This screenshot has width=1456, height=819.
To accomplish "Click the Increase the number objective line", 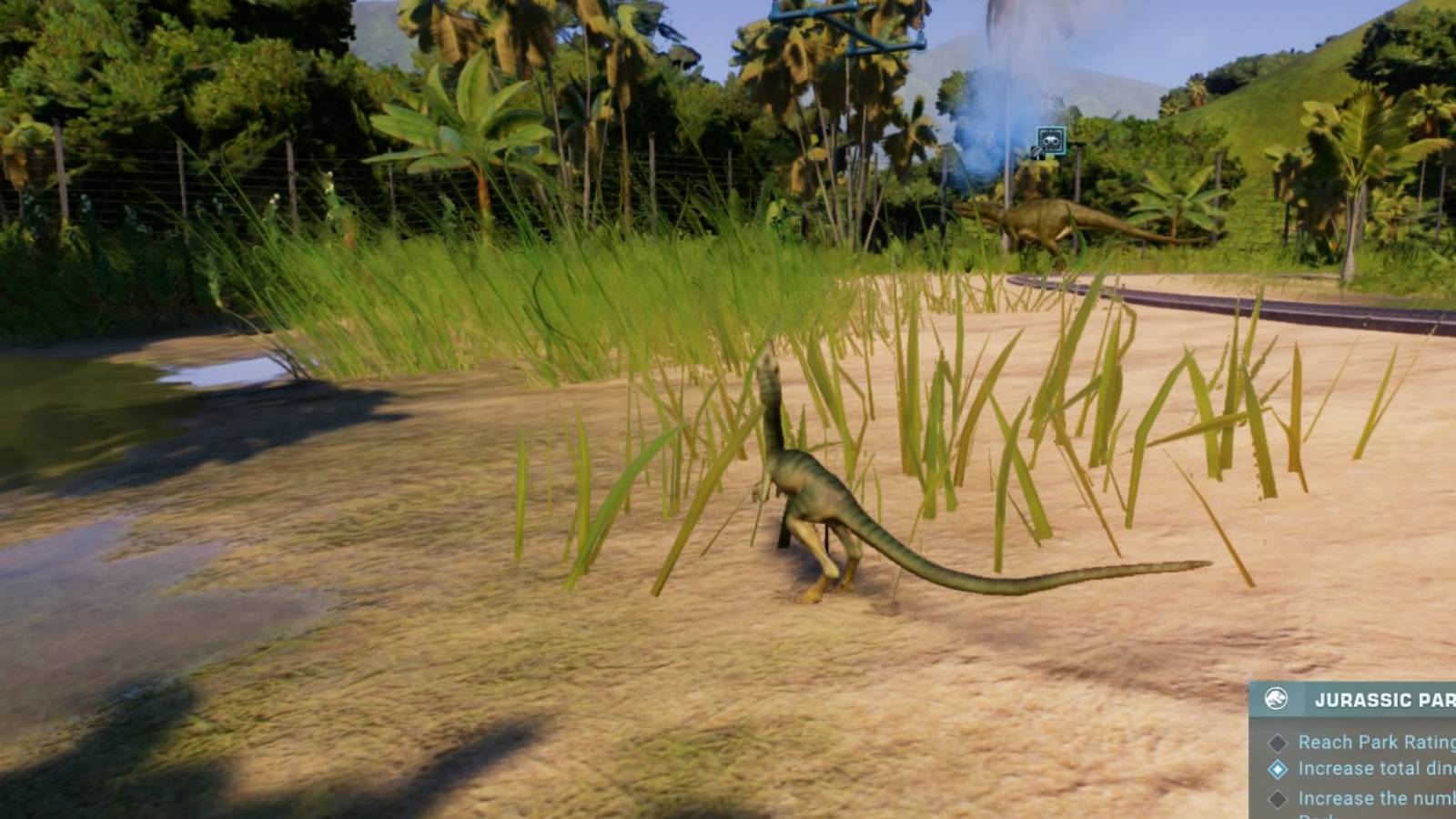I will pos(1370,798).
